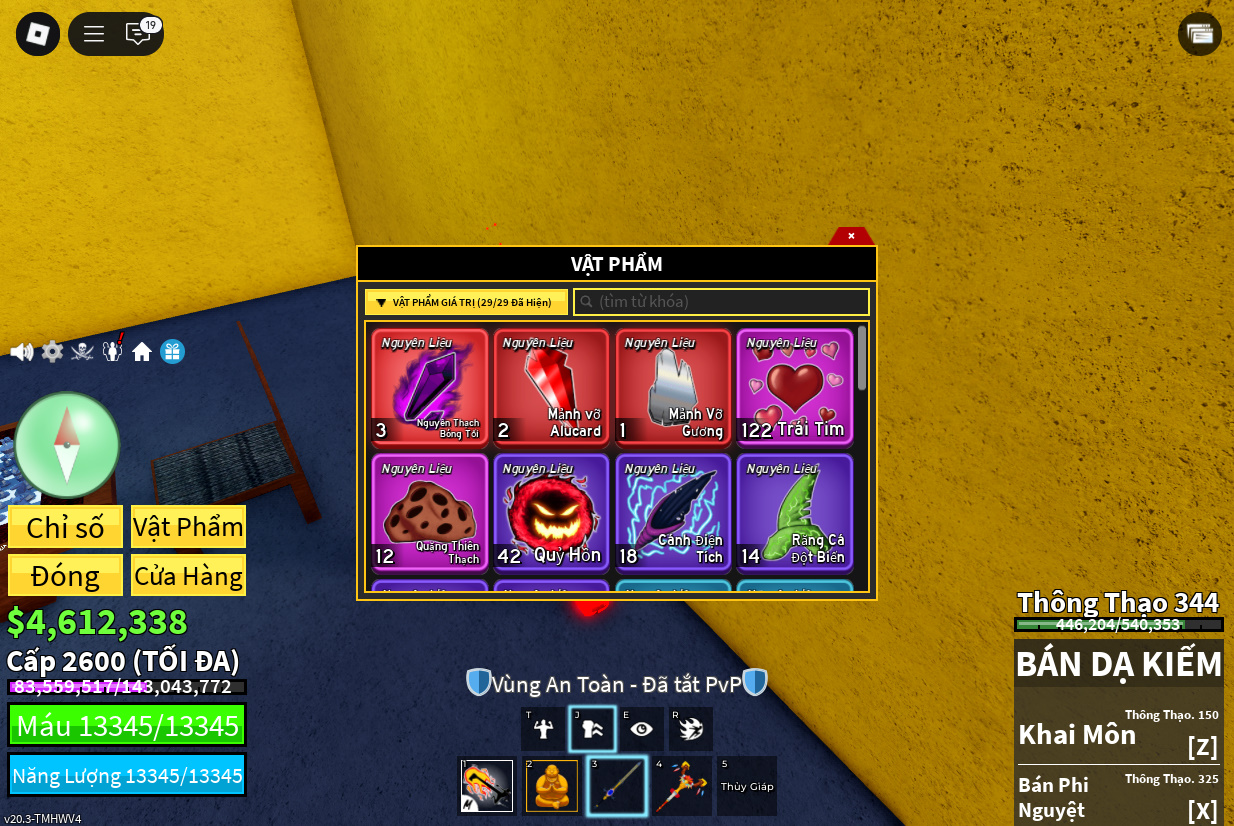Choose the Mảnh Vỡ Gương item
The width and height of the screenshot is (1234, 826).
pos(673,386)
